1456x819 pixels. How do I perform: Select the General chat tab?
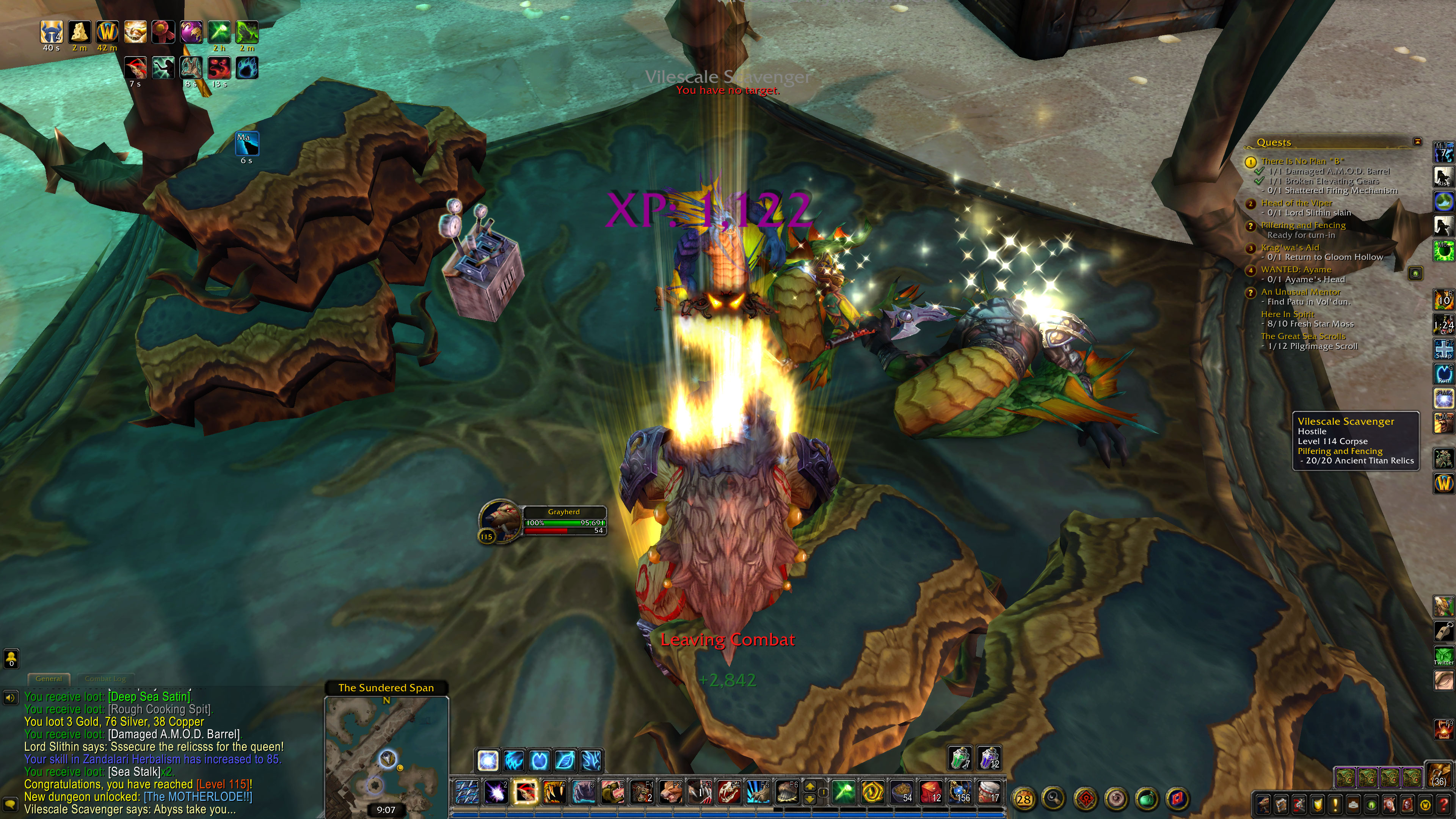pyautogui.click(x=49, y=679)
